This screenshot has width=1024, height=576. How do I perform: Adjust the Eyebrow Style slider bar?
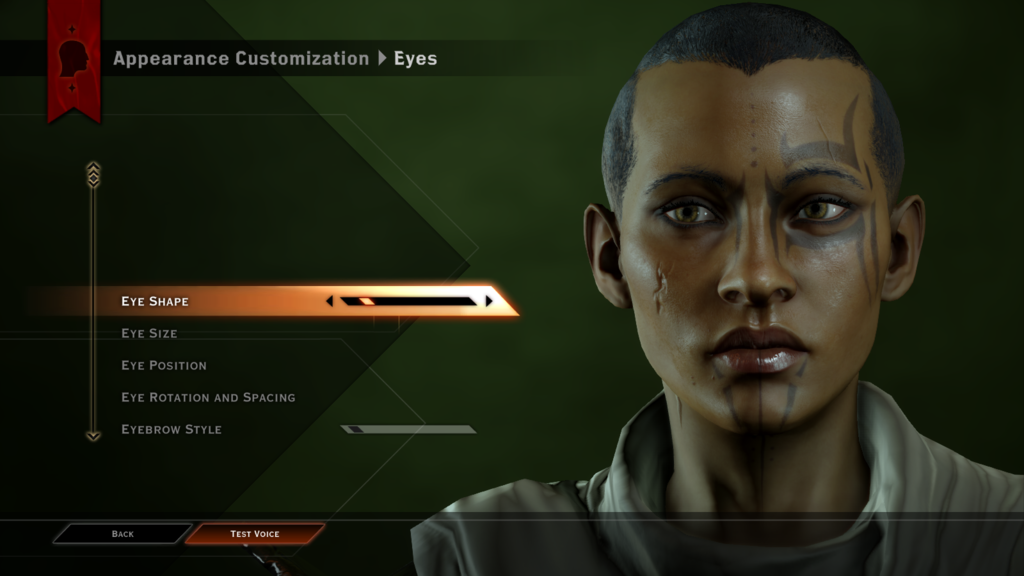pos(408,429)
